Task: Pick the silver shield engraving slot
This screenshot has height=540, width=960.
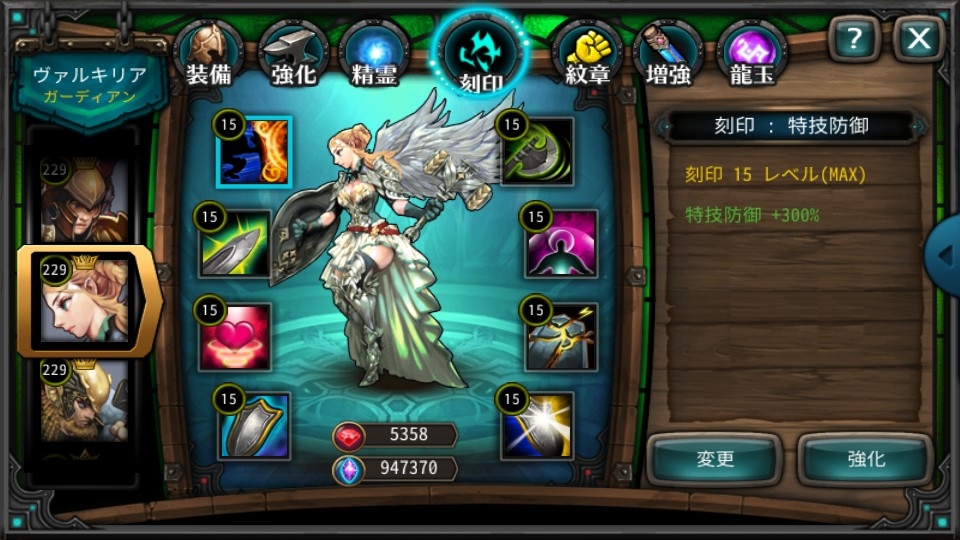Action: (x=255, y=425)
